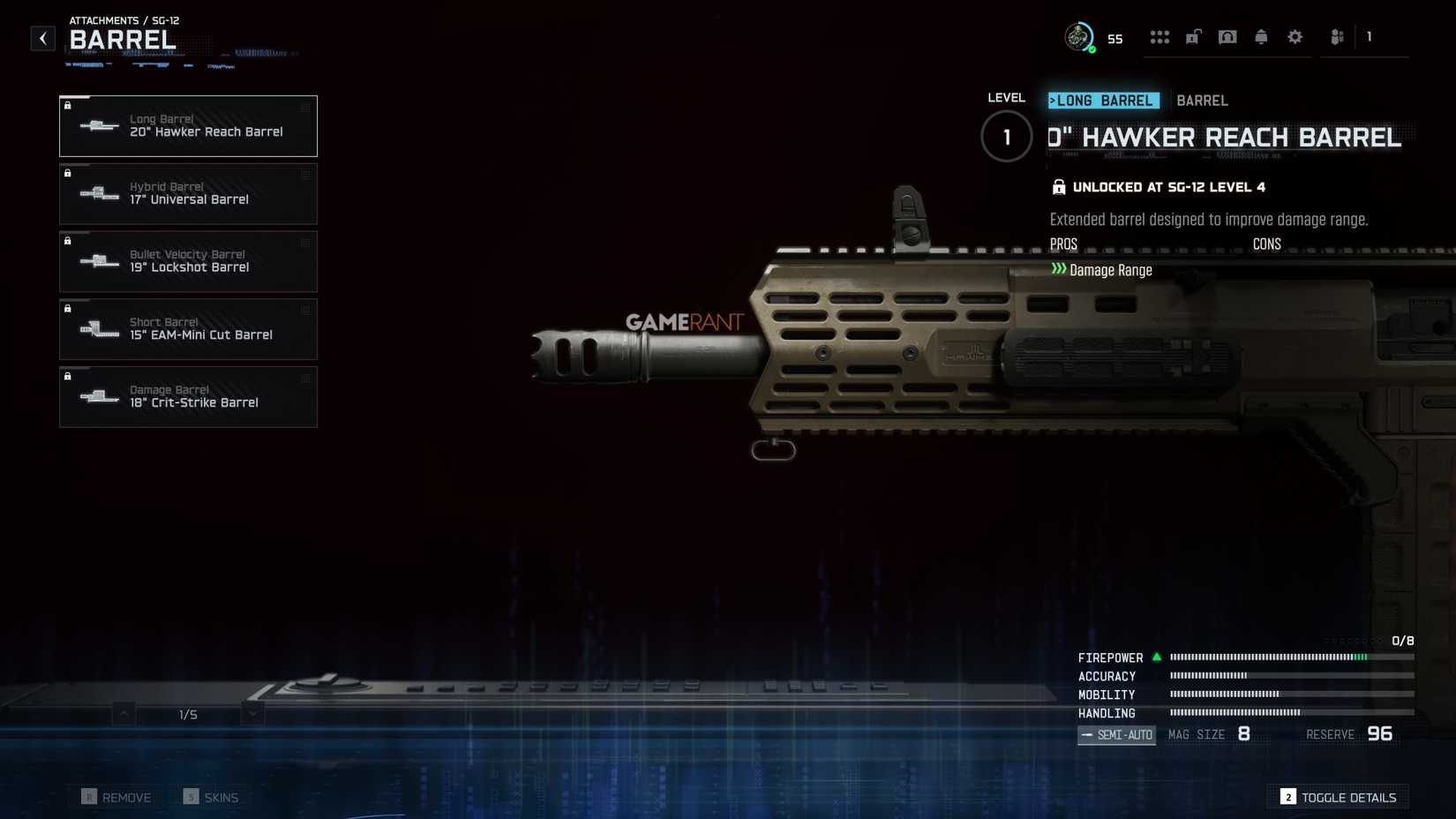Open notifications via the bell icon
Image resolution: width=1456 pixels, height=819 pixels.
[1261, 37]
